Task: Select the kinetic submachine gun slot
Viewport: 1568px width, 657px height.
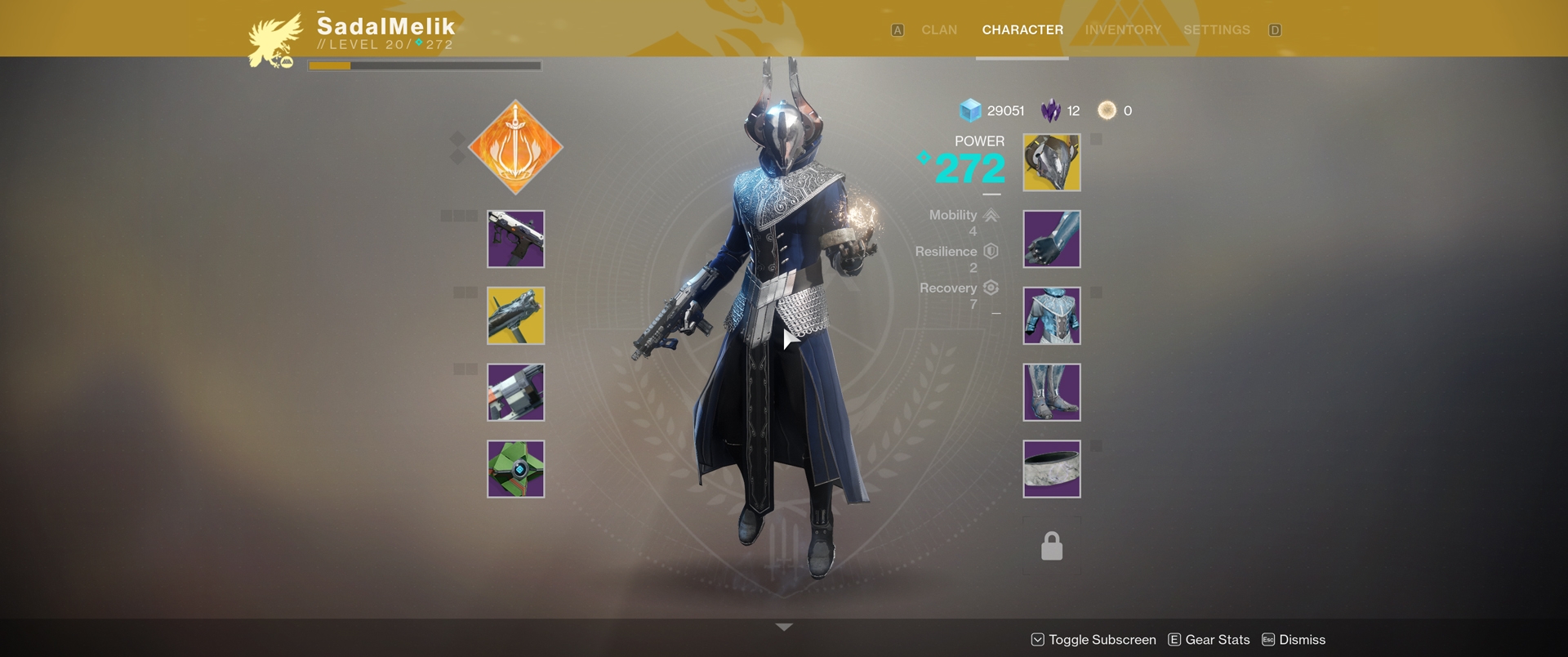Action: coord(515,239)
